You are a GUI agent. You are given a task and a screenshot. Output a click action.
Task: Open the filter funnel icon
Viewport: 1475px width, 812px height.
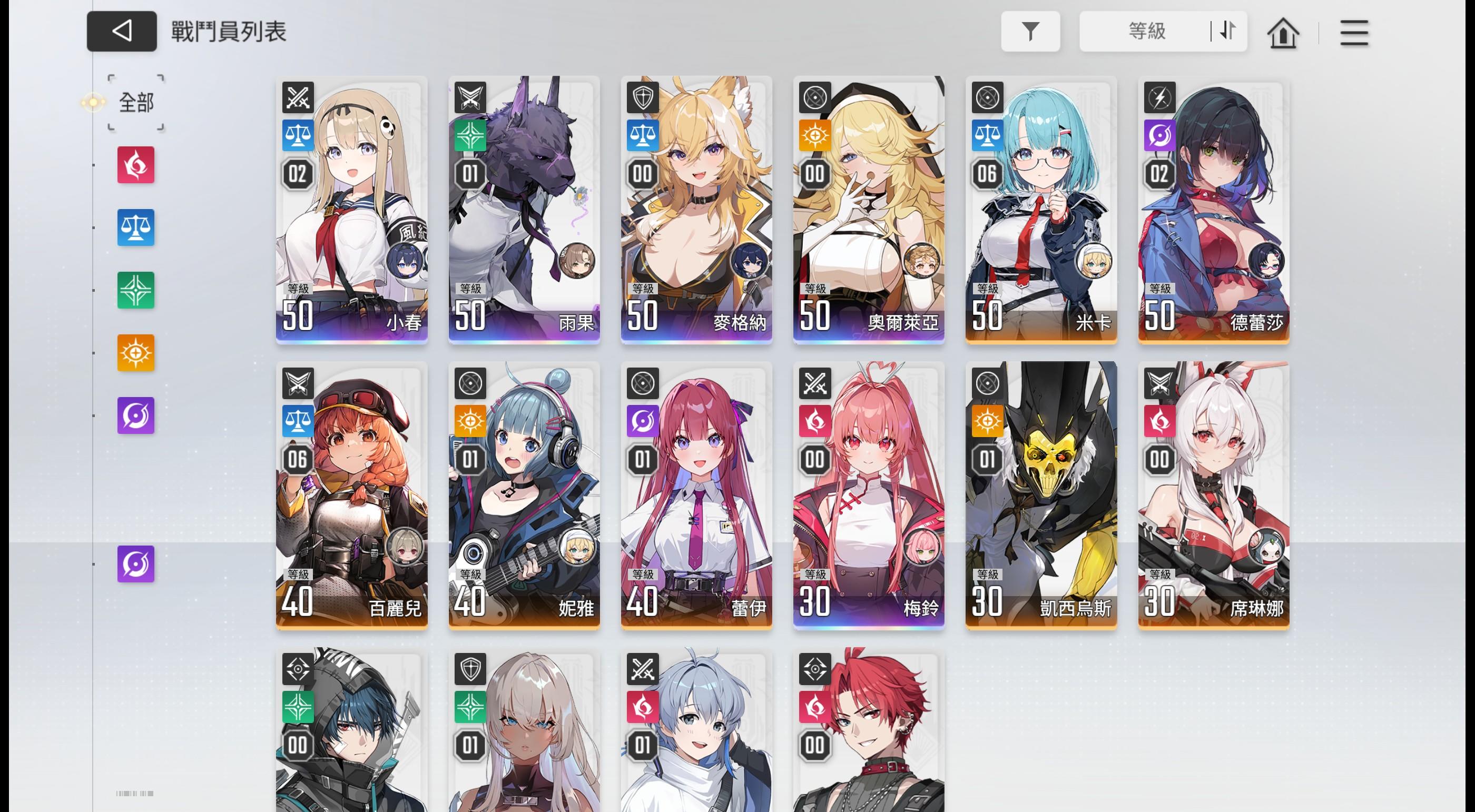(x=1031, y=32)
